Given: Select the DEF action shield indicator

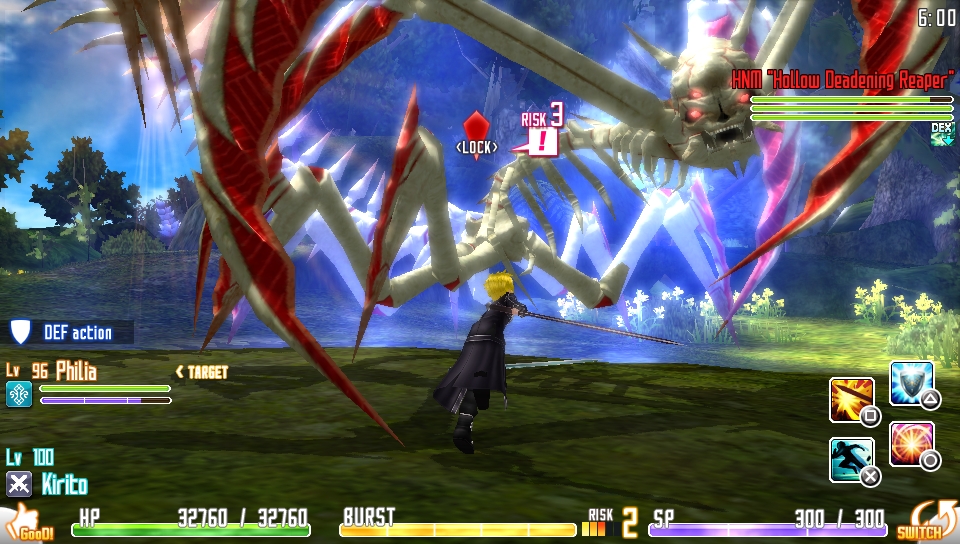Looking at the screenshot, I should 20,332.
